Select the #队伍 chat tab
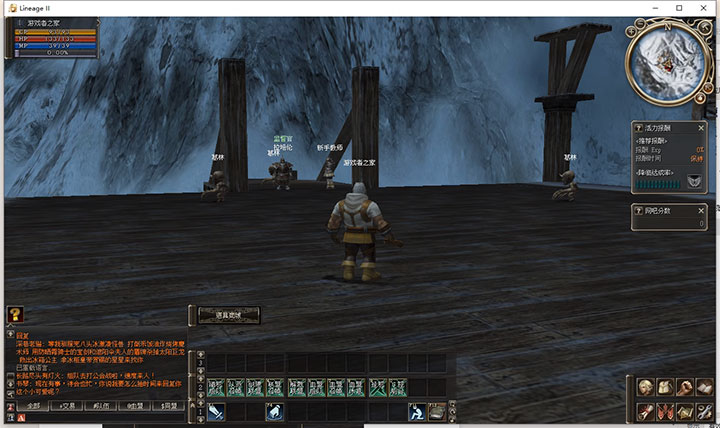This screenshot has width=720, height=428. pos(100,406)
